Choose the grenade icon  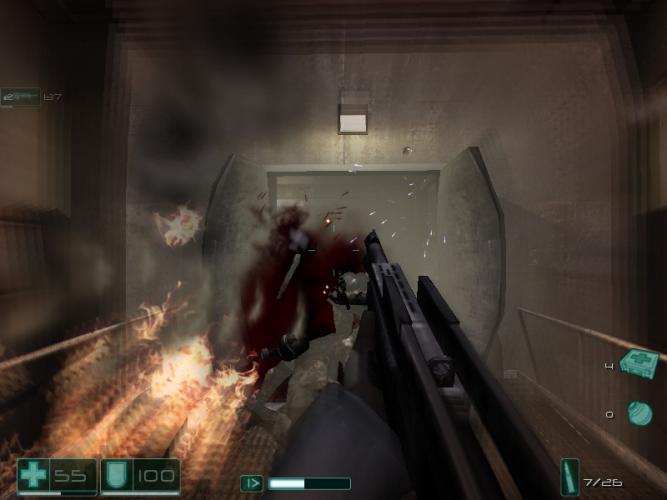pos(639,412)
